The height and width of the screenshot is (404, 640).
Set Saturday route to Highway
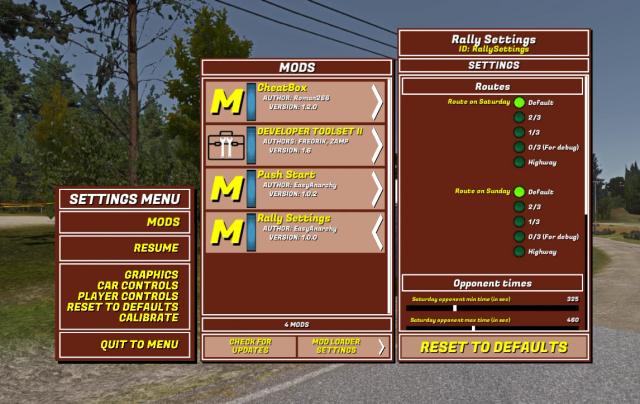520,162
